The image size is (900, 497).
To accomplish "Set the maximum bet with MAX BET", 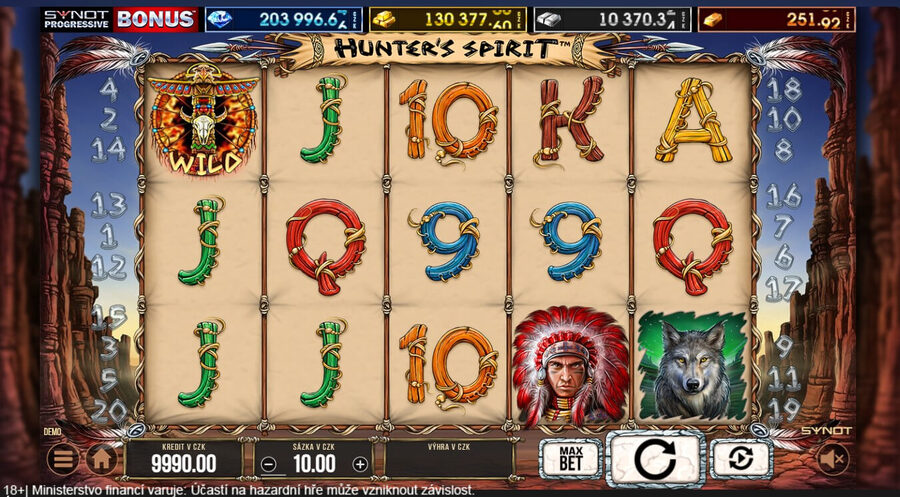I will point(570,459).
